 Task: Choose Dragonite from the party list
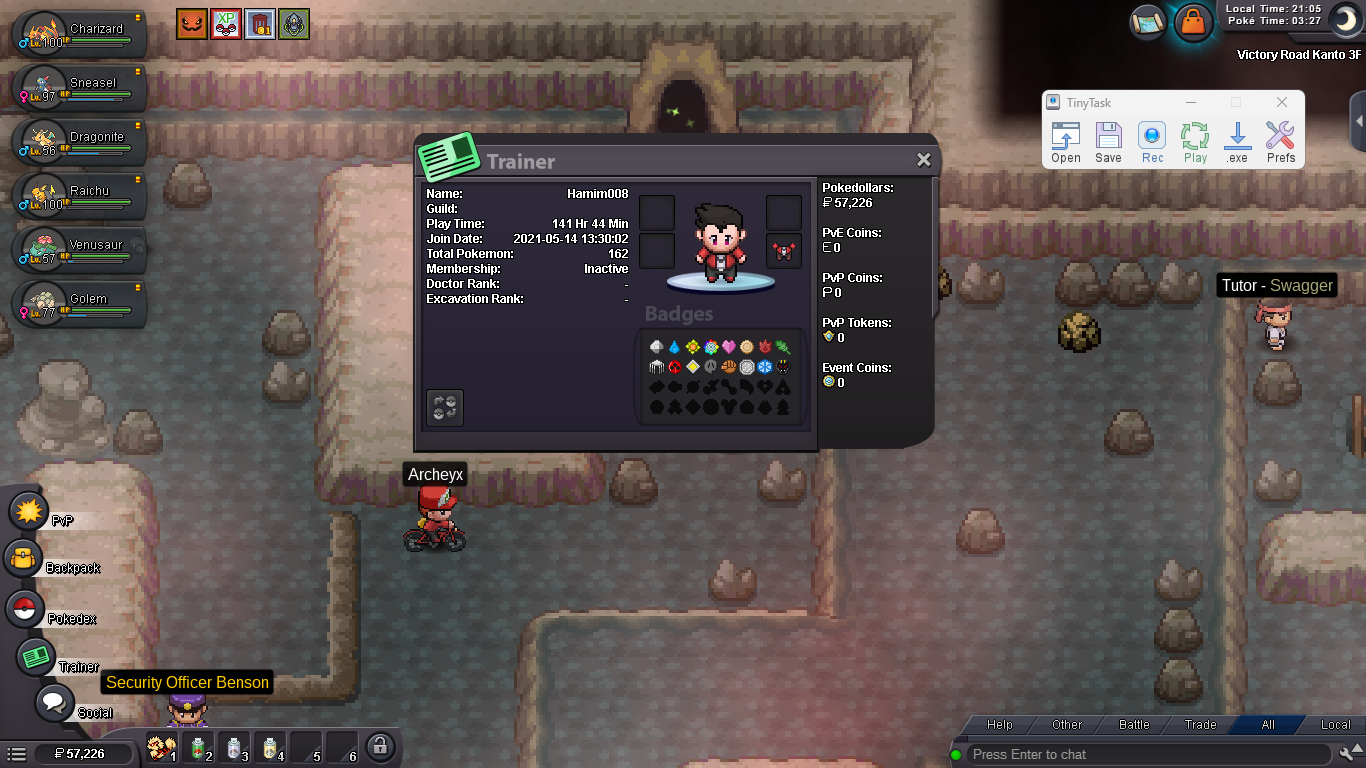click(x=80, y=142)
